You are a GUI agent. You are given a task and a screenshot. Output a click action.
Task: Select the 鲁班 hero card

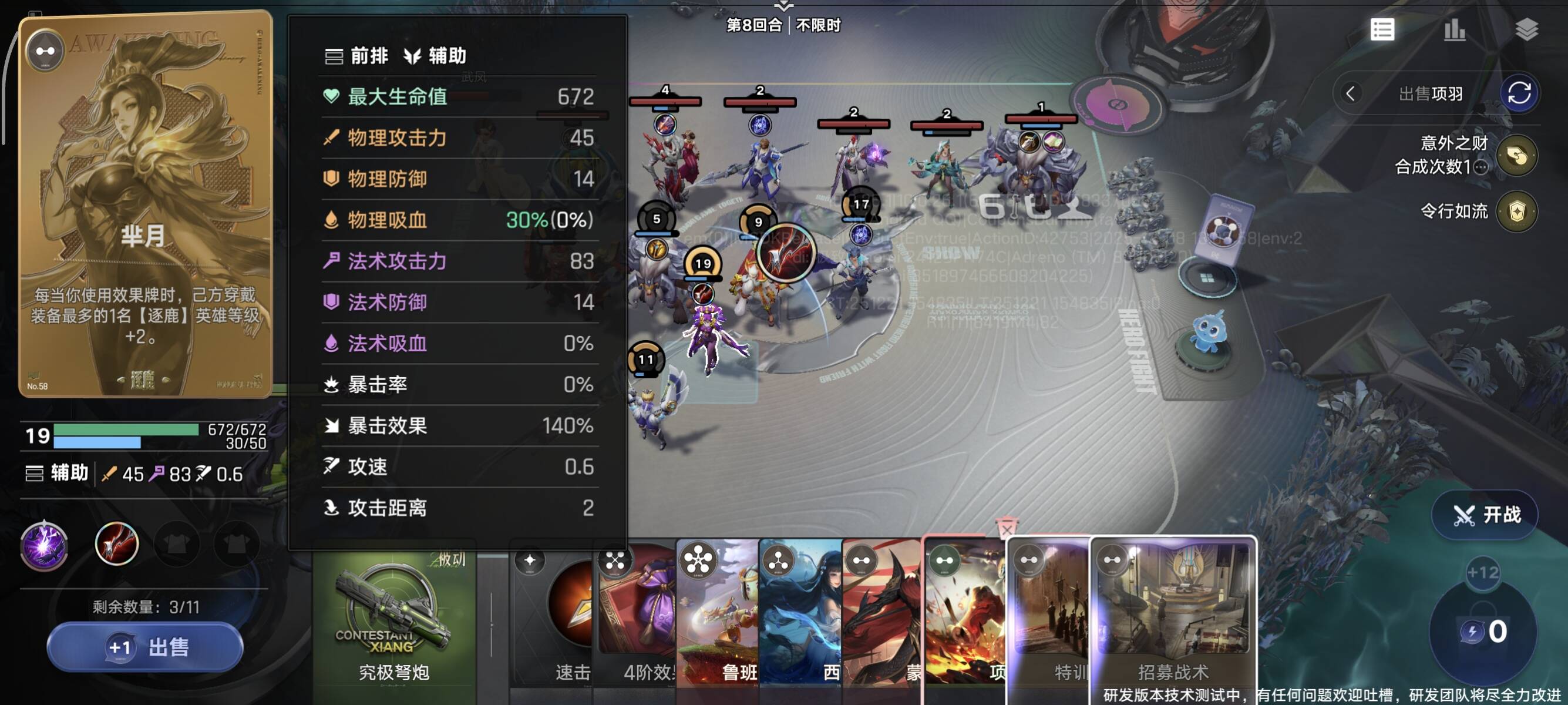point(718,615)
